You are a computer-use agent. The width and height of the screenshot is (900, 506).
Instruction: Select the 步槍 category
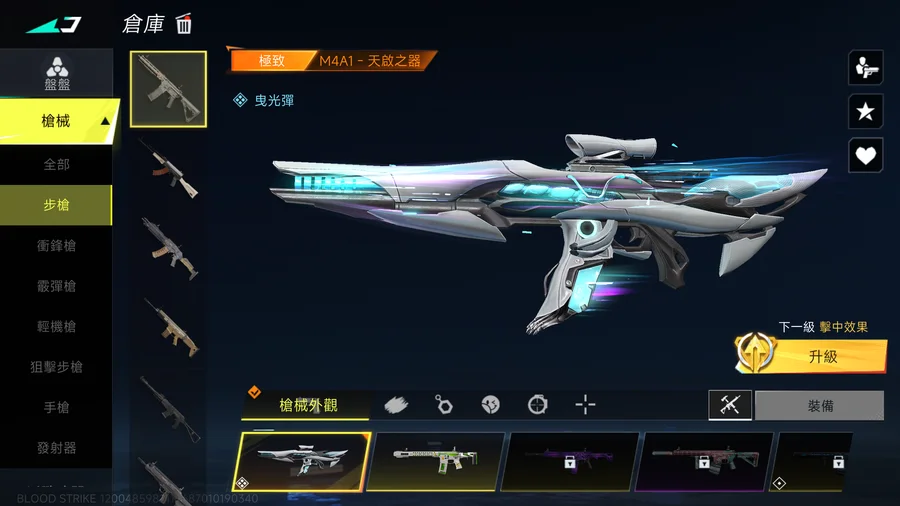point(56,205)
